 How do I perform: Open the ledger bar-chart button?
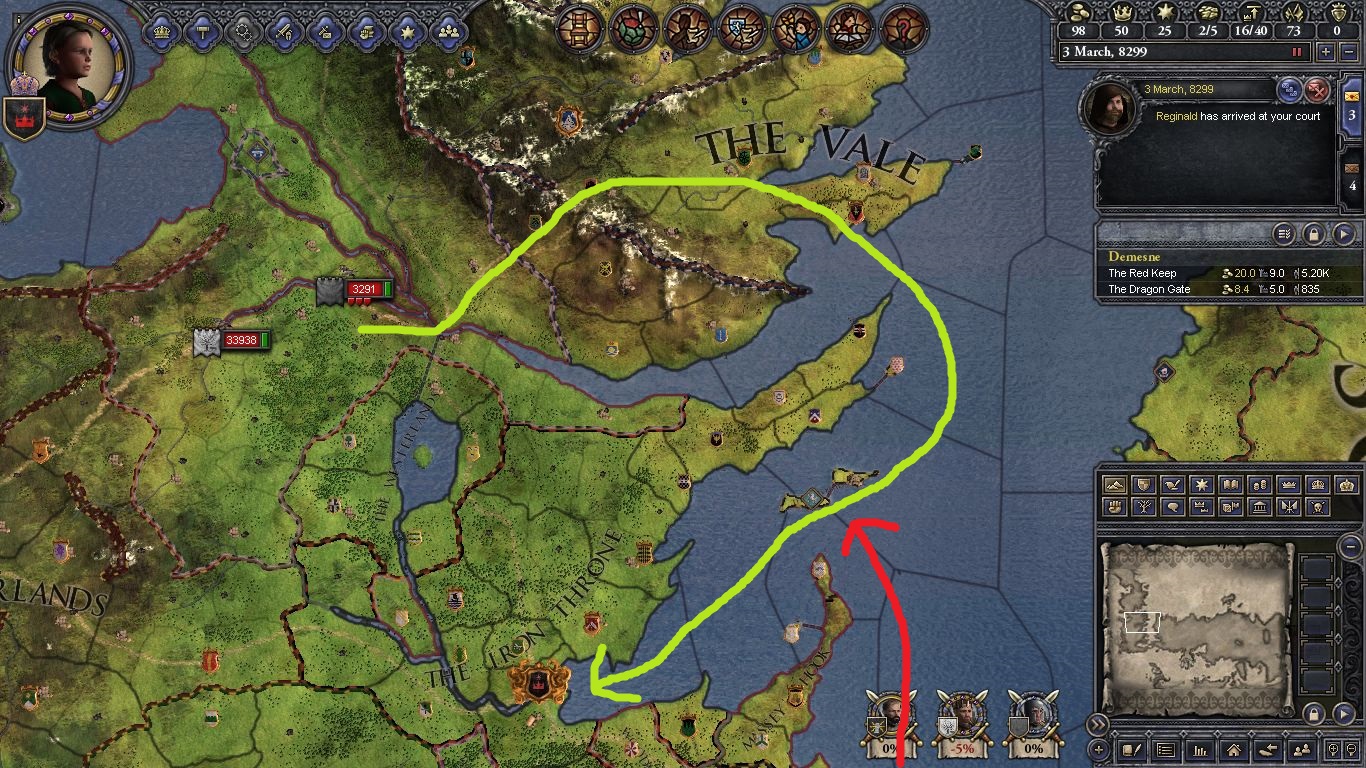click(x=1199, y=750)
